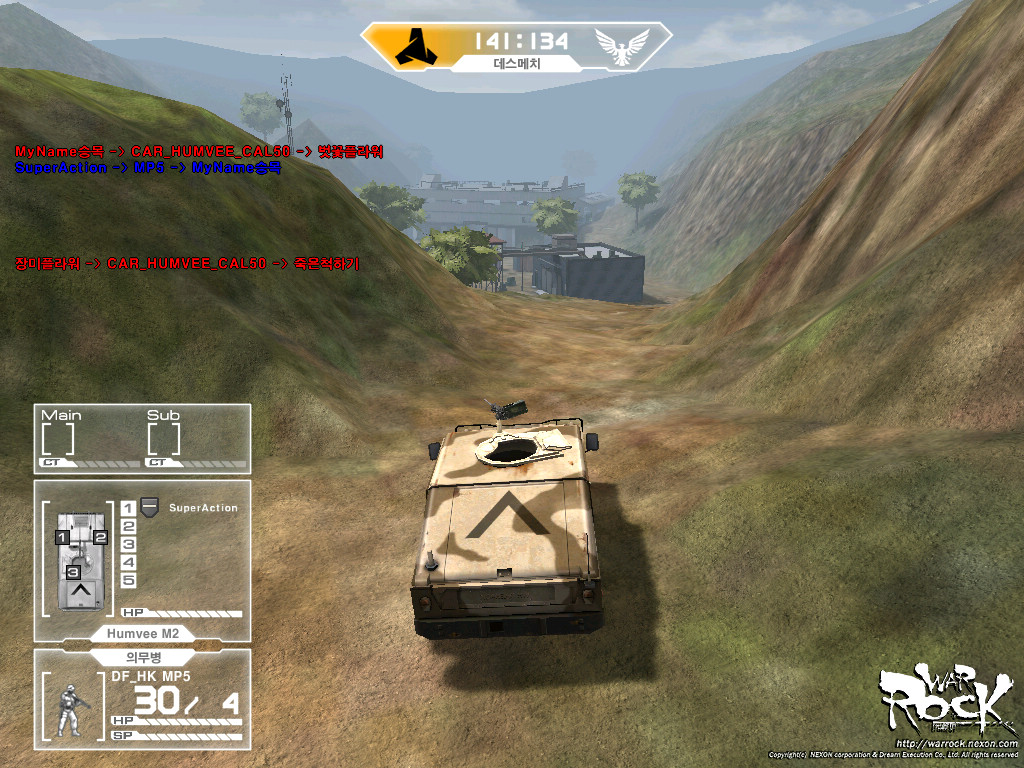This screenshot has width=1024, height=768.
Task: Click seat marker 3 on Humvee diagram
Action: (73, 572)
